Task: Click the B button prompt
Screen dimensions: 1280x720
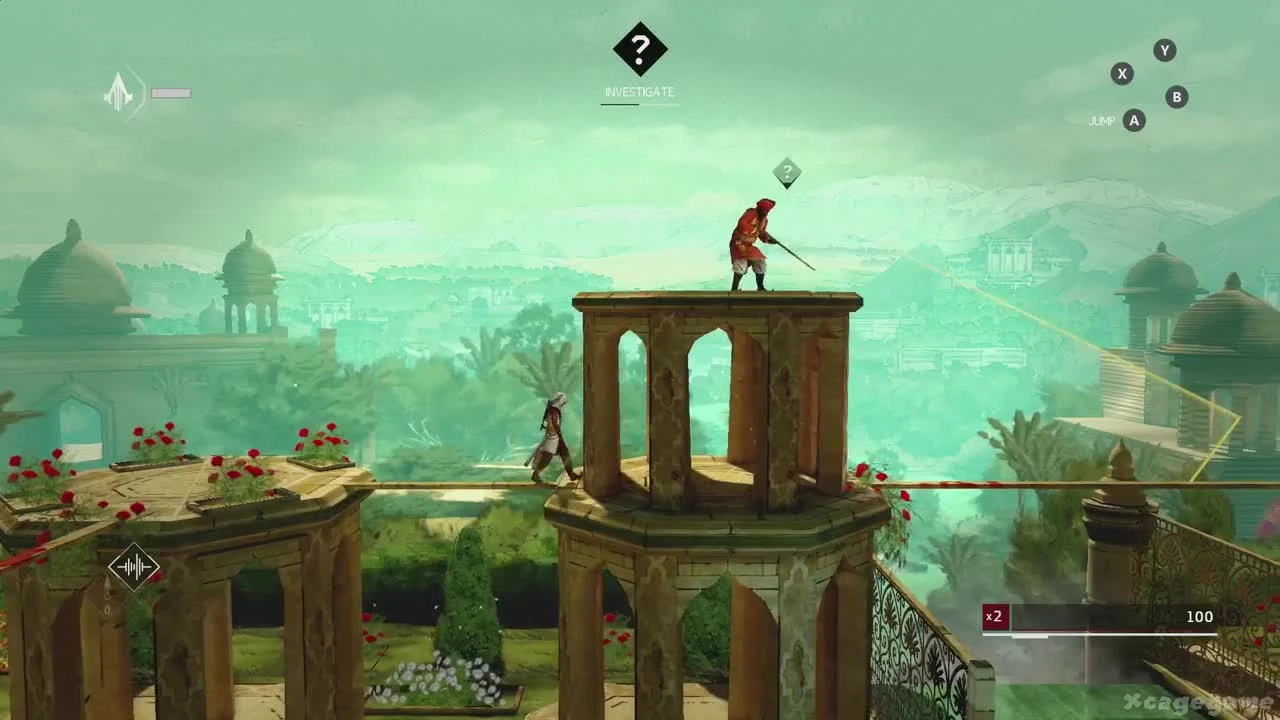Action: point(1176,97)
